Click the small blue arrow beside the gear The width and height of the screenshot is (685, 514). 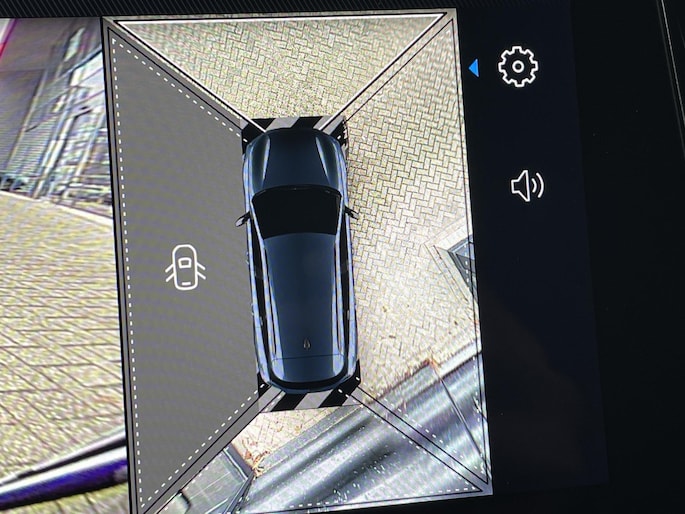coord(474,67)
